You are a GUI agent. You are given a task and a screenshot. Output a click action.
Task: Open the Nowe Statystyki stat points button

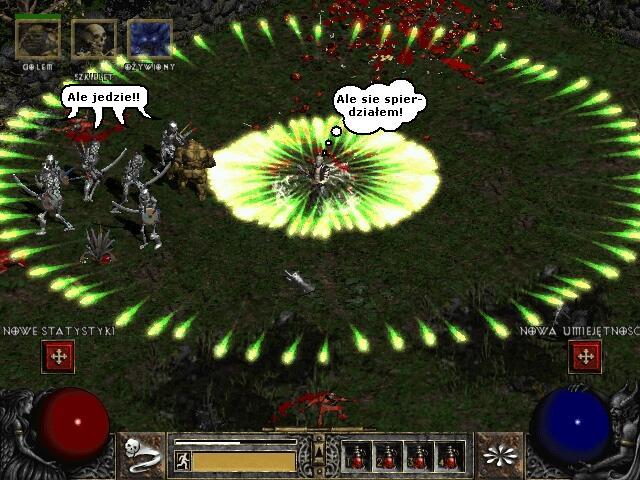57,356
